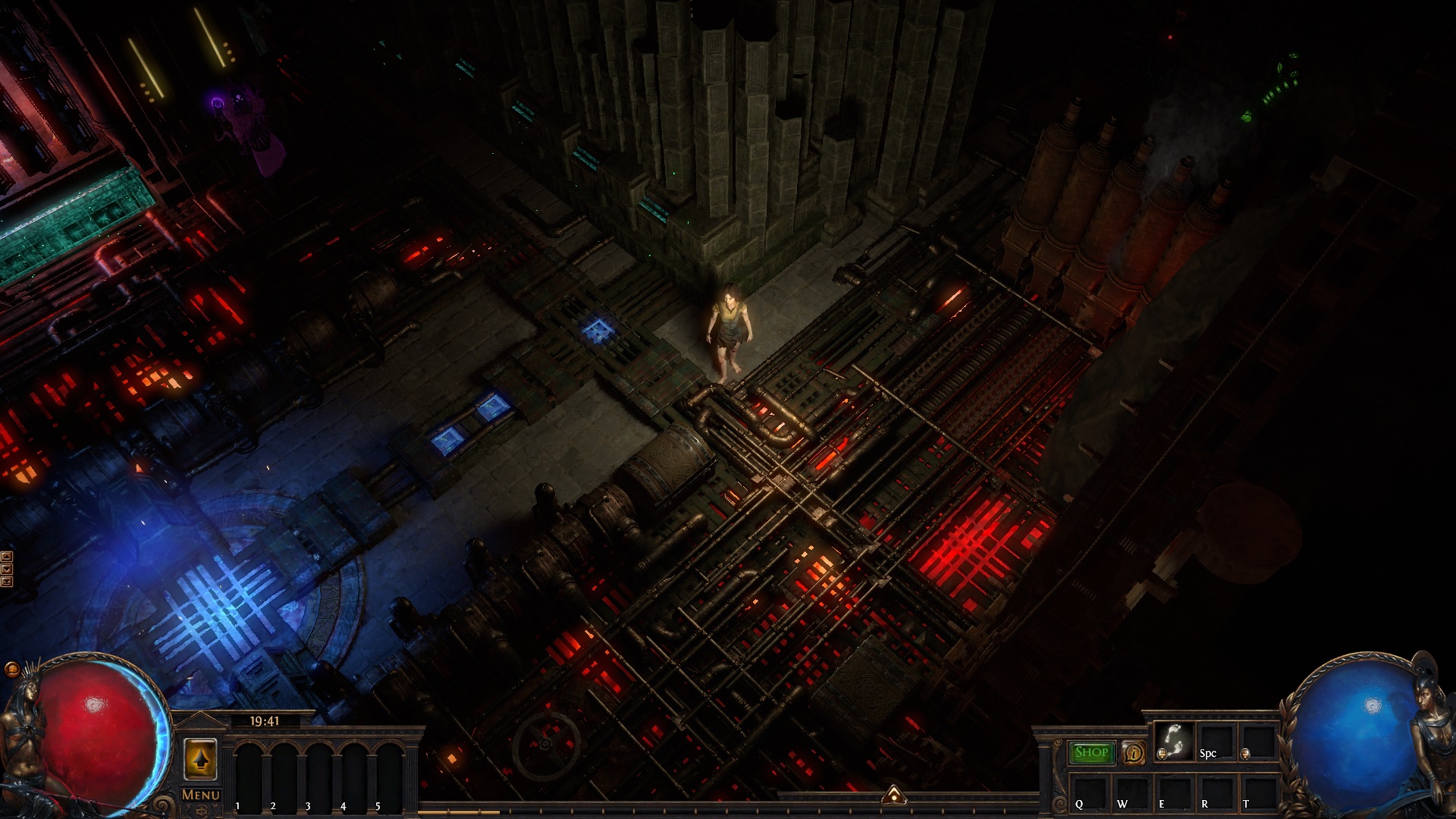Image resolution: width=1456 pixels, height=819 pixels.
Task: Select the skill slot labeled Spc
Action: point(1216,741)
